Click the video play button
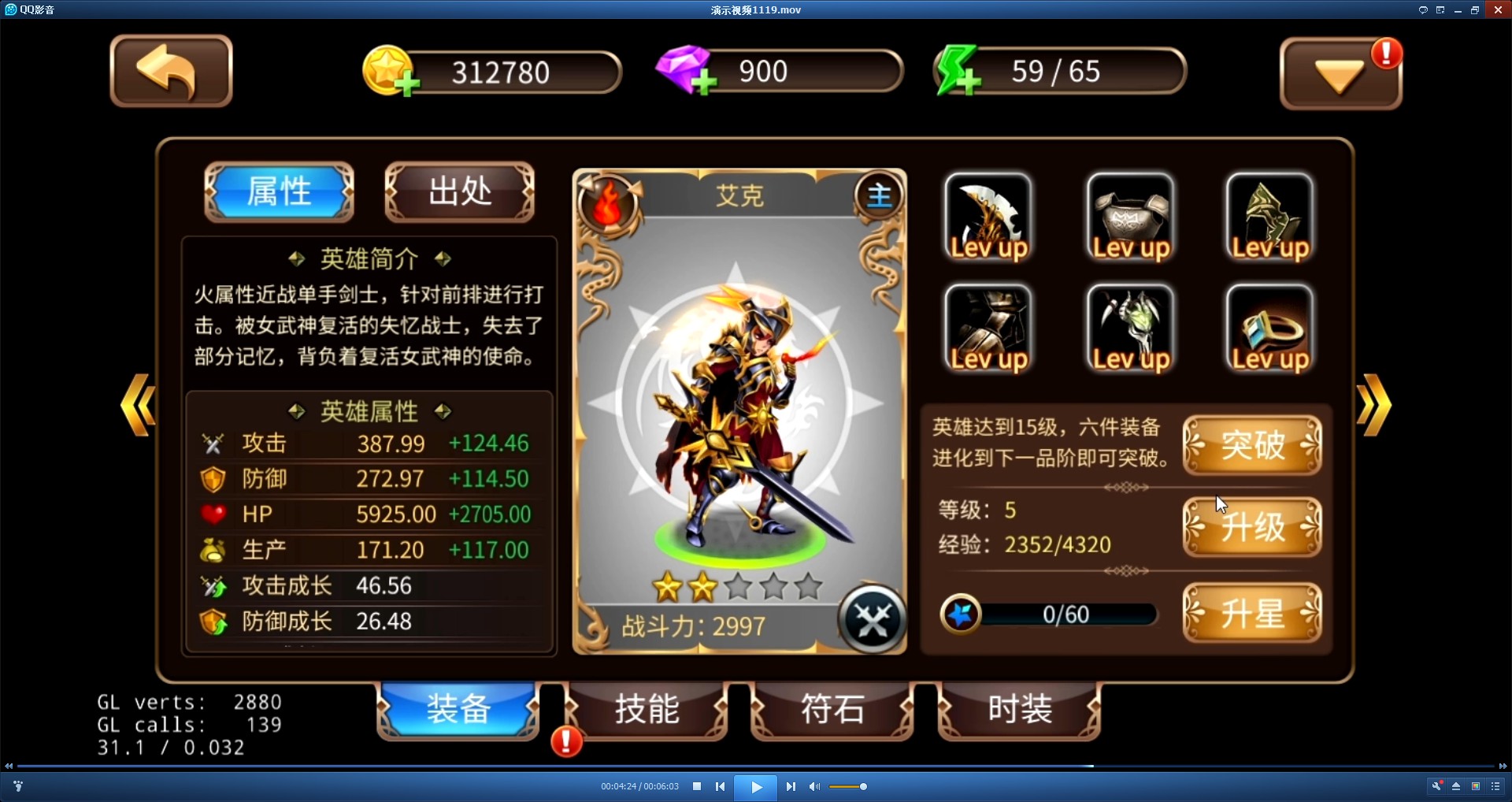1512x802 pixels. pos(755,786)
